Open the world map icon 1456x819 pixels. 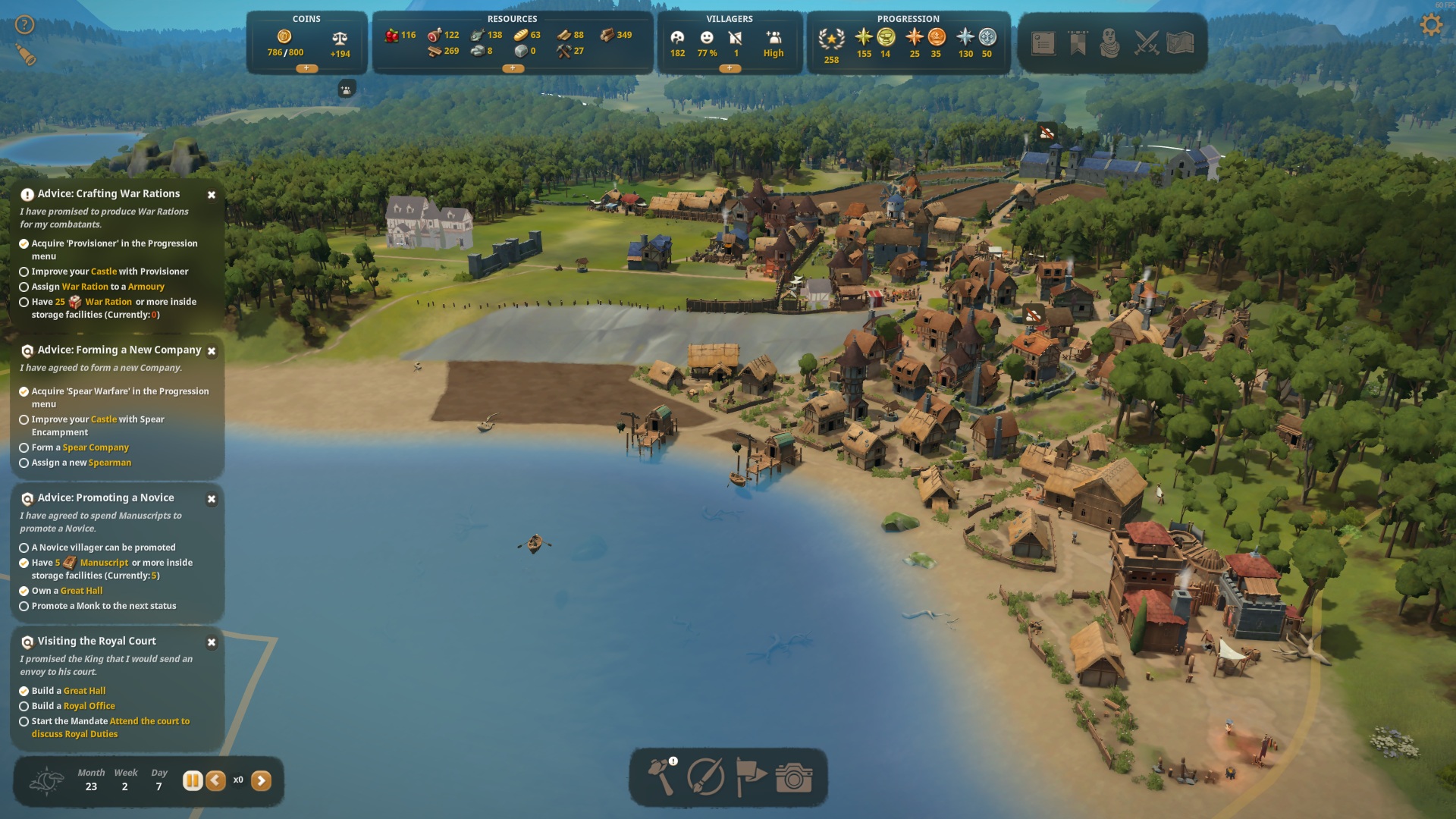pyautogui.click(x=1180, y=43)
